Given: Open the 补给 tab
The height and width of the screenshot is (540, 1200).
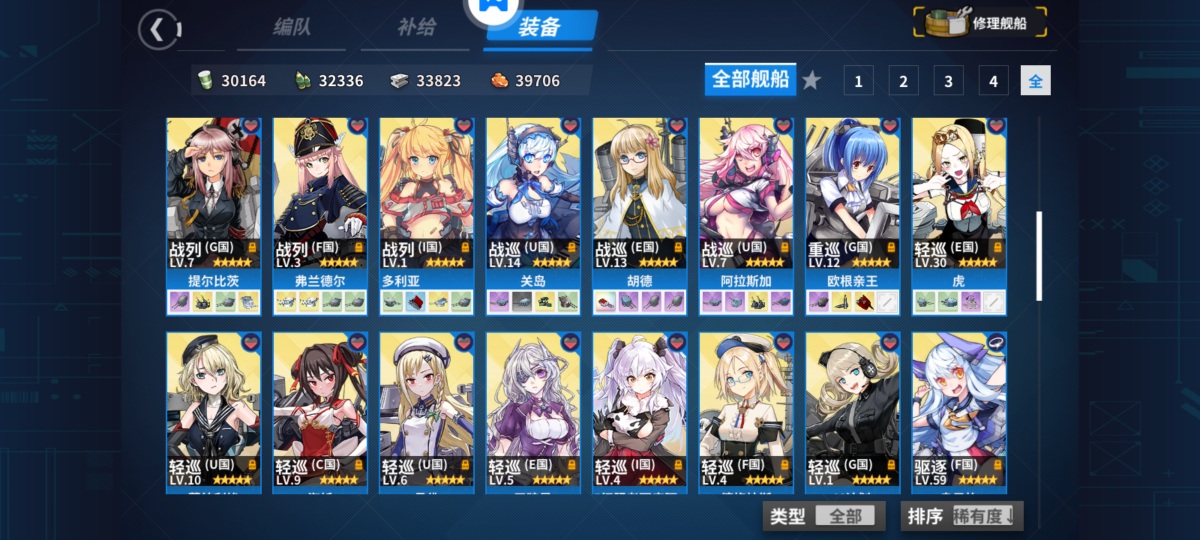Looking at the screenshot, I should (416, 27).
